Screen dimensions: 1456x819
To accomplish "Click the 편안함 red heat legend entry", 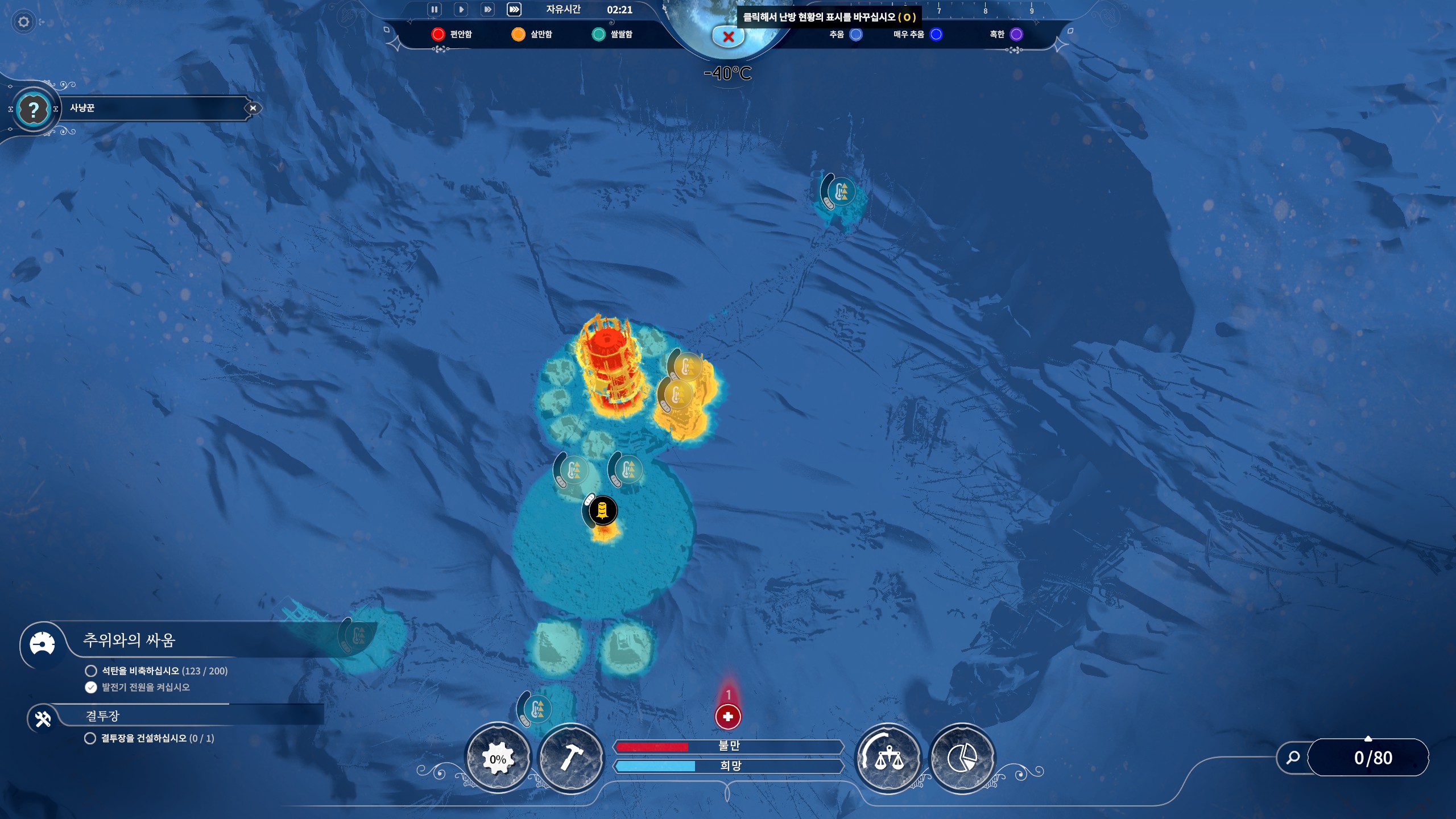I will click(x=452, y=35).
